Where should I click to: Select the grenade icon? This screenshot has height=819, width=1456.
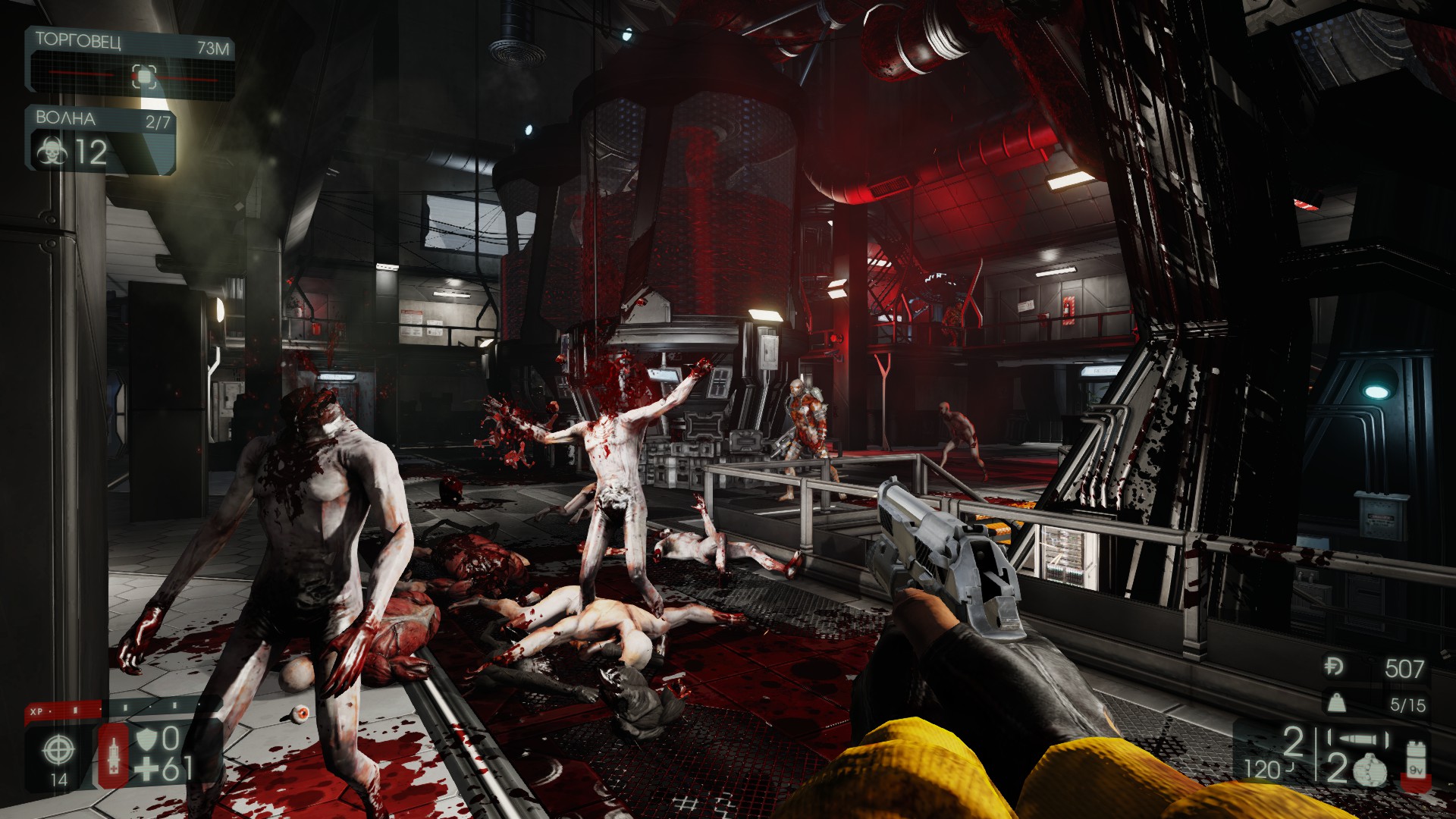[x=1371, y=771]
